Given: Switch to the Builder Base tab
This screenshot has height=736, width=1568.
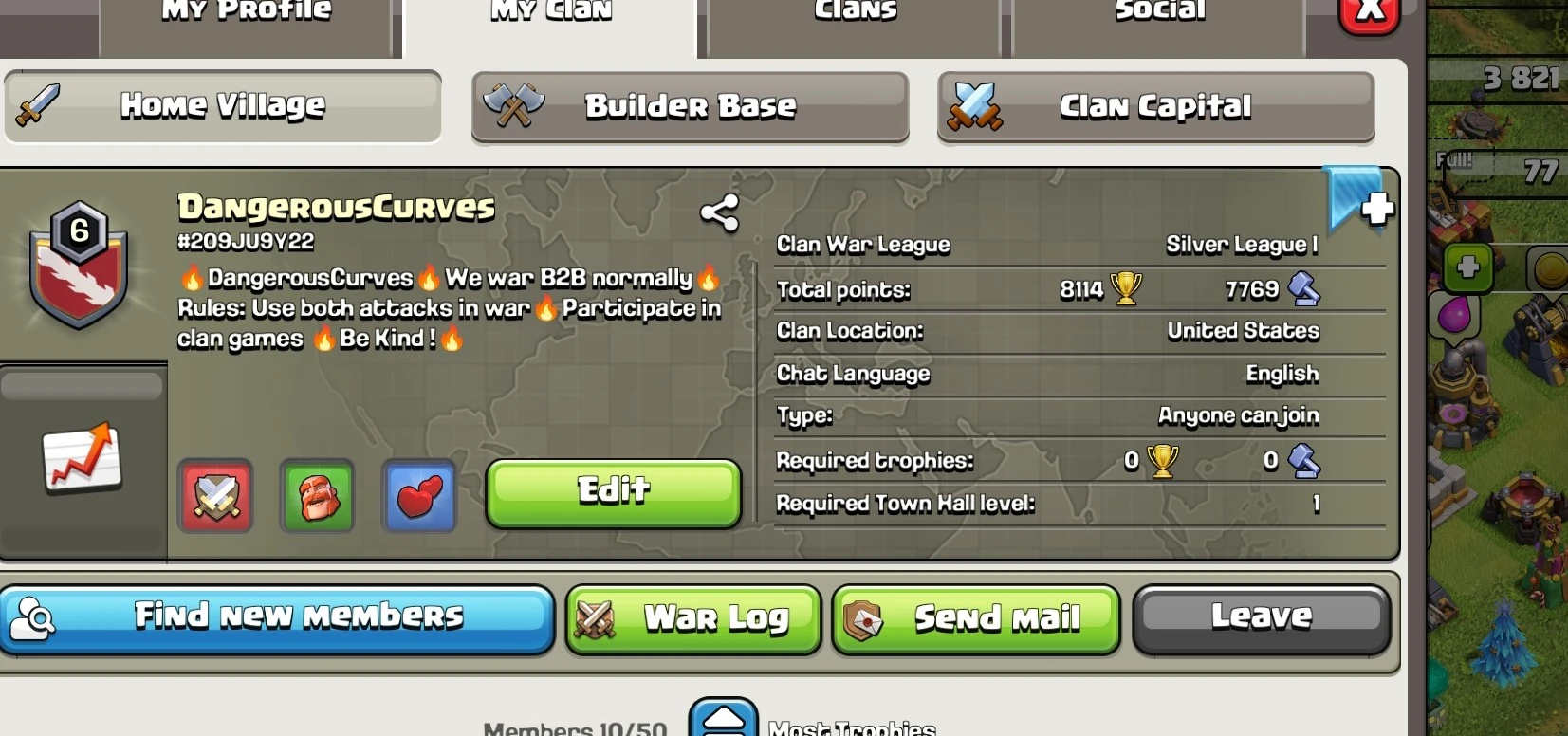Looking at the screenshot, I should [690, 106].
